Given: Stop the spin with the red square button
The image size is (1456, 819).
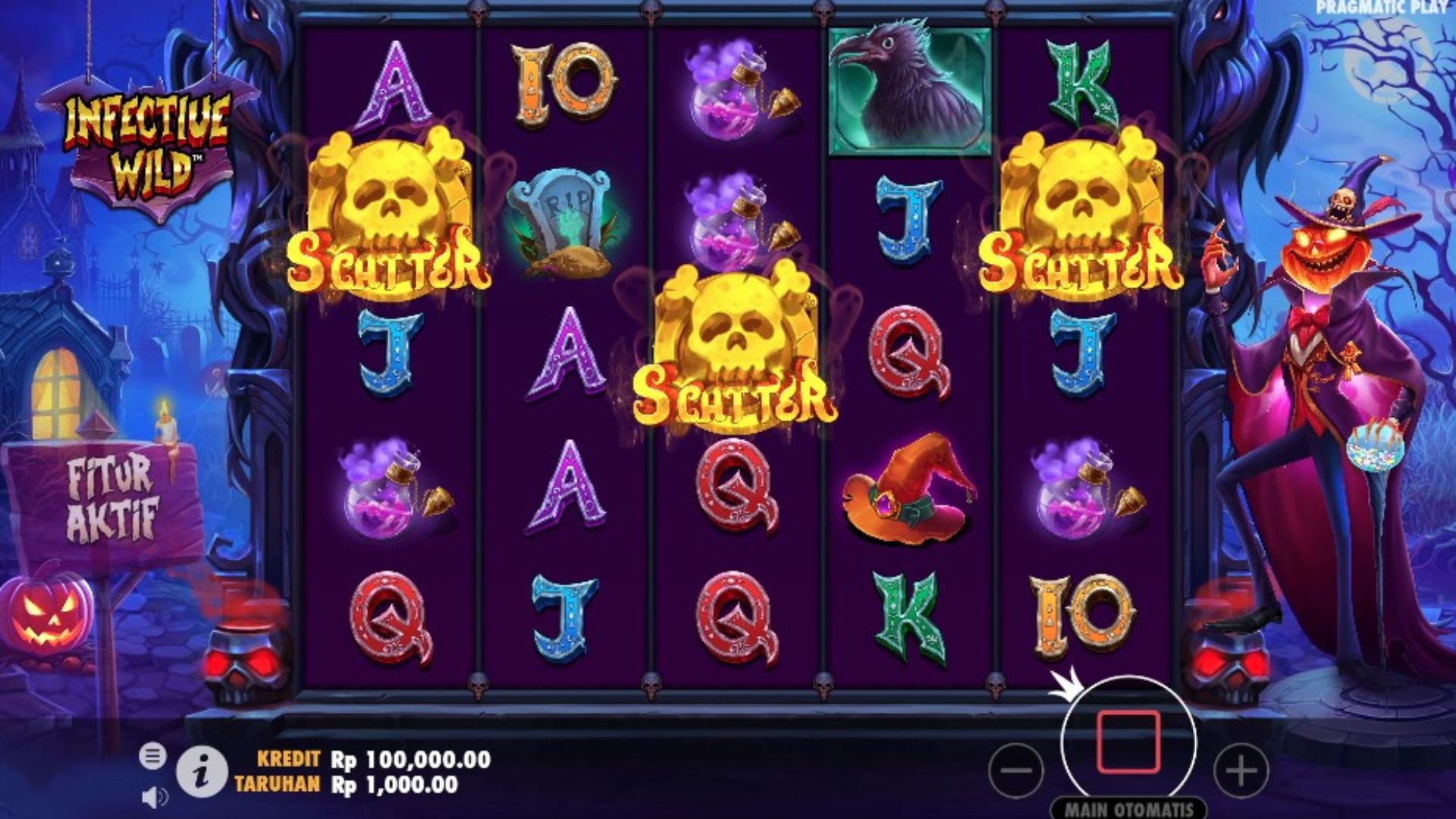Looking at the screenshot, I should click(x=1128, y=741).
